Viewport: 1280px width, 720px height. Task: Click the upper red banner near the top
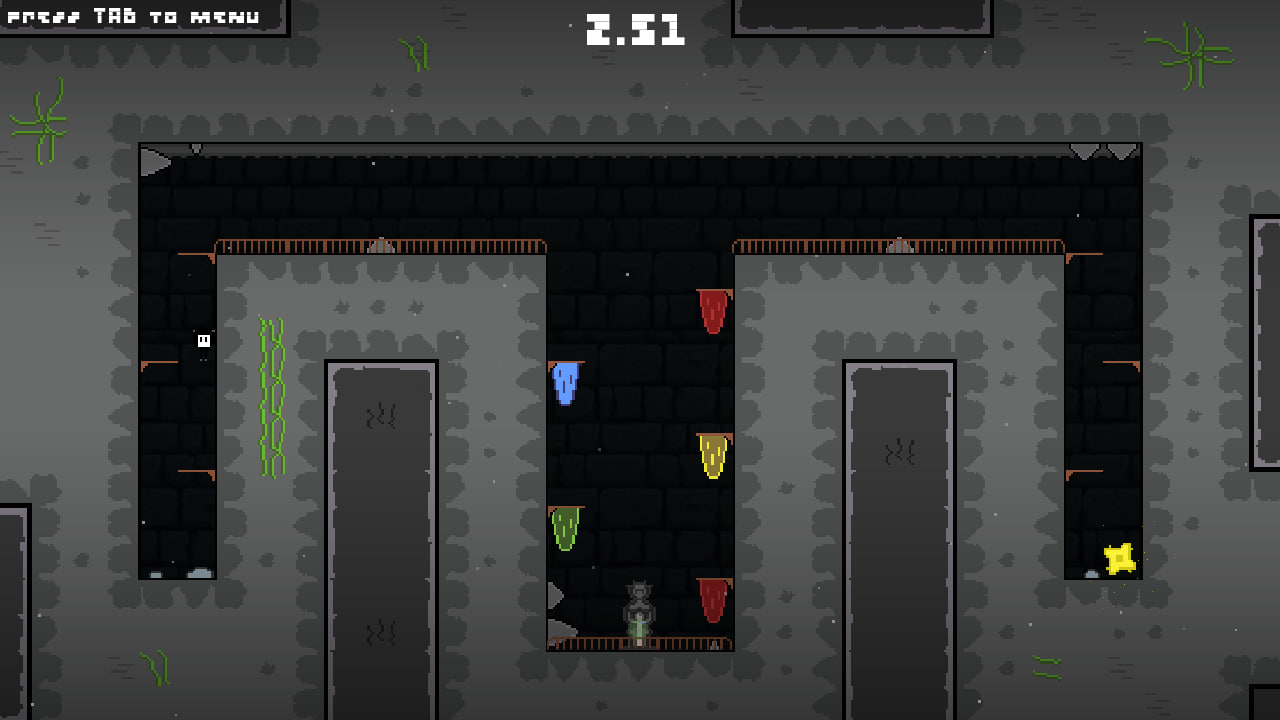[x=712, y=310]
